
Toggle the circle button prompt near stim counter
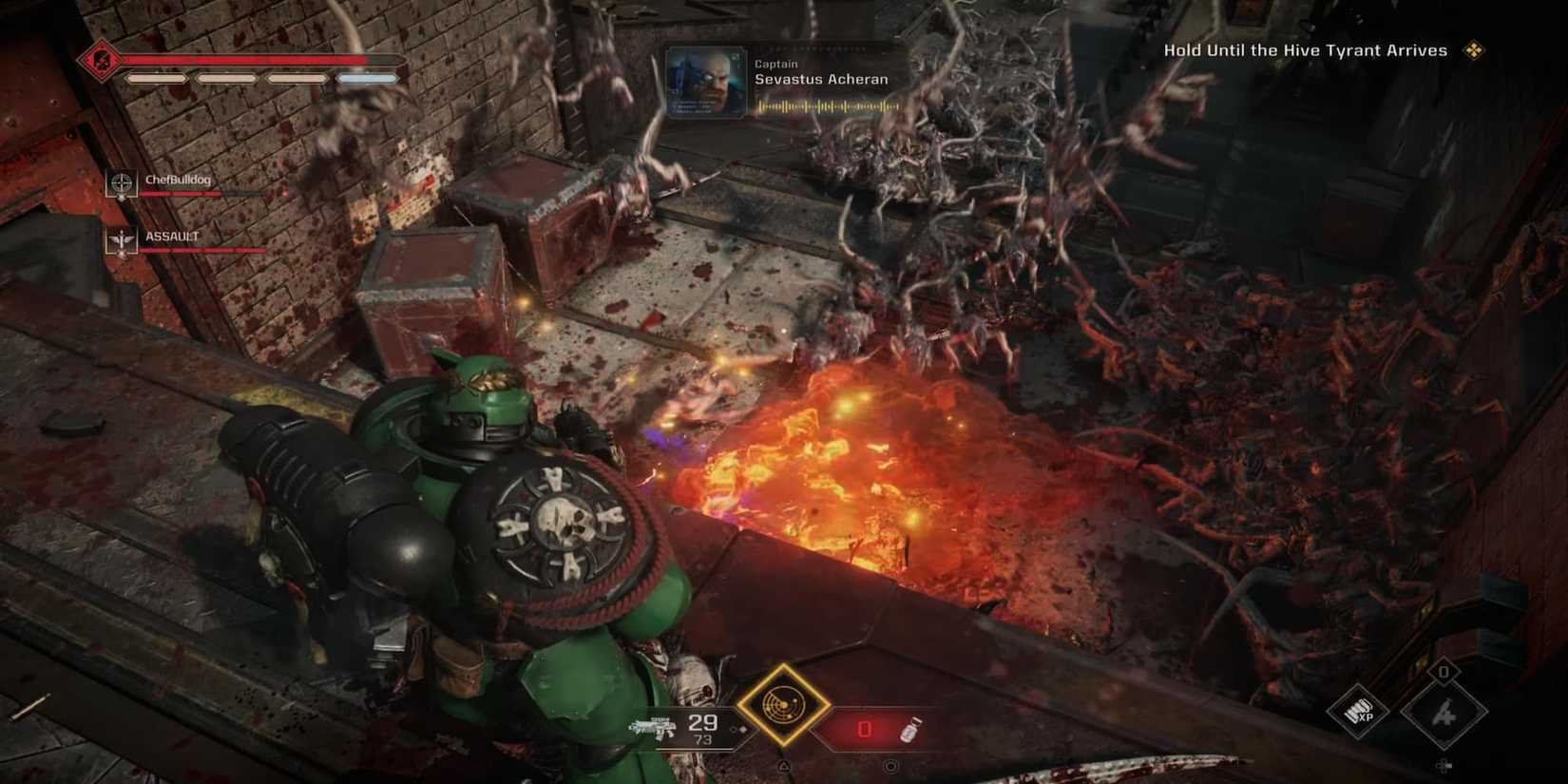[890, 764]
